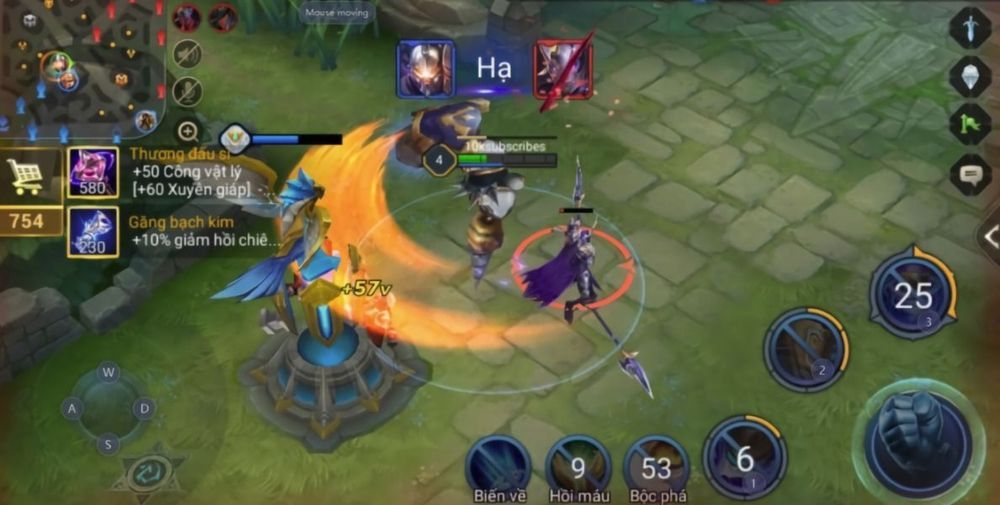
Task: Toggle the muted speaker icon
Action: pos(187,54)
